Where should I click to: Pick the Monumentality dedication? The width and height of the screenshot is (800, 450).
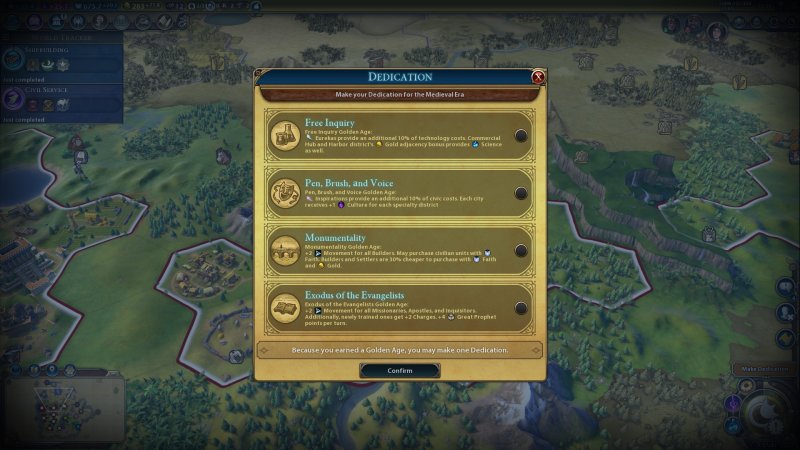[x=521, y=250]
